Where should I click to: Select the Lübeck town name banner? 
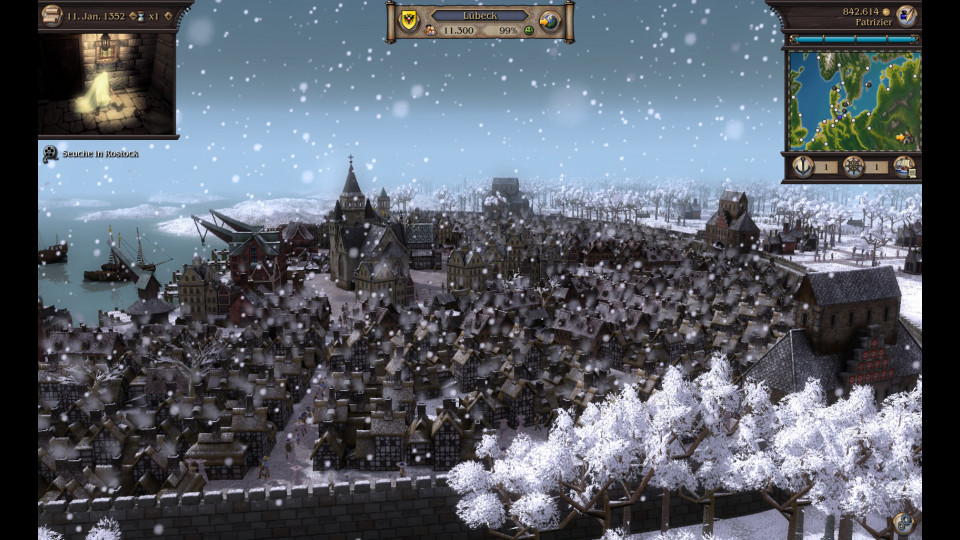coord(480,16)
